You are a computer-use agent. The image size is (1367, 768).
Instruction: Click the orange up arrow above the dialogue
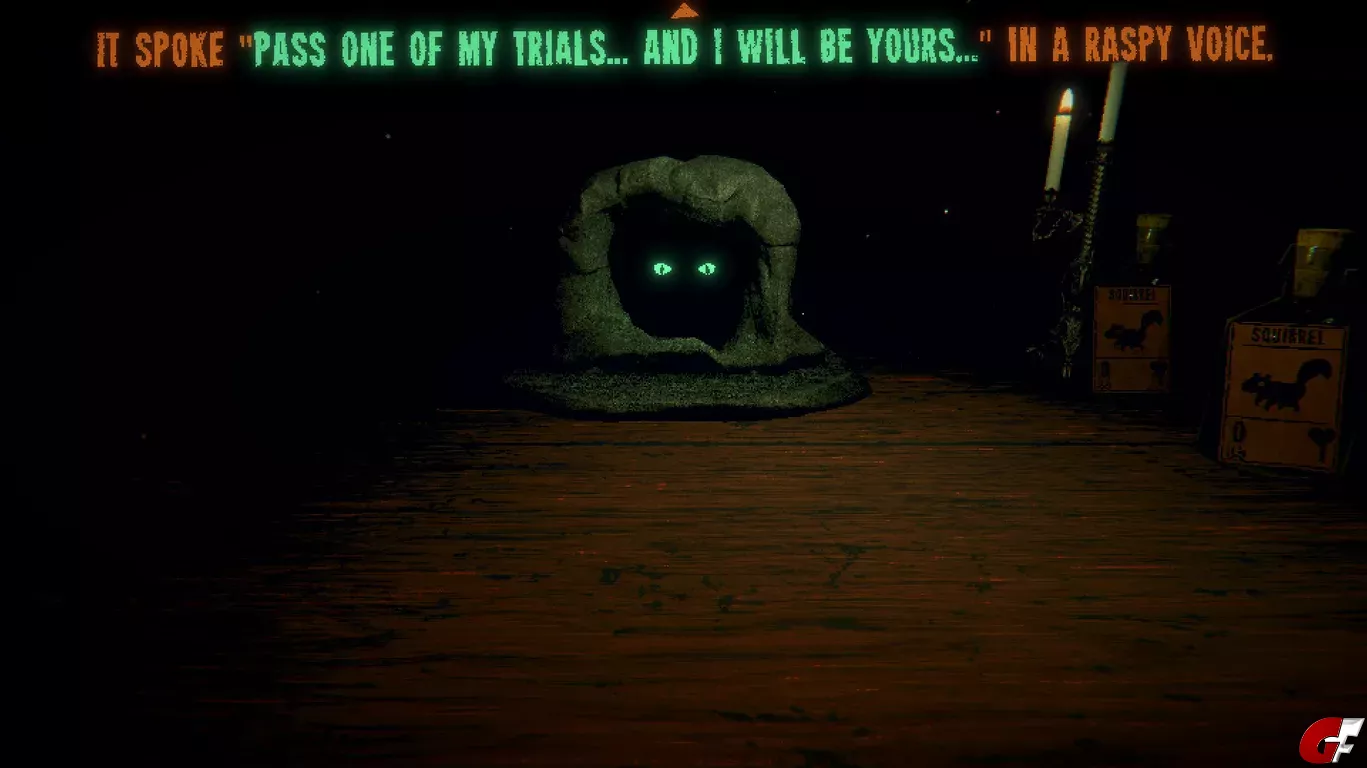pos(684,11)
